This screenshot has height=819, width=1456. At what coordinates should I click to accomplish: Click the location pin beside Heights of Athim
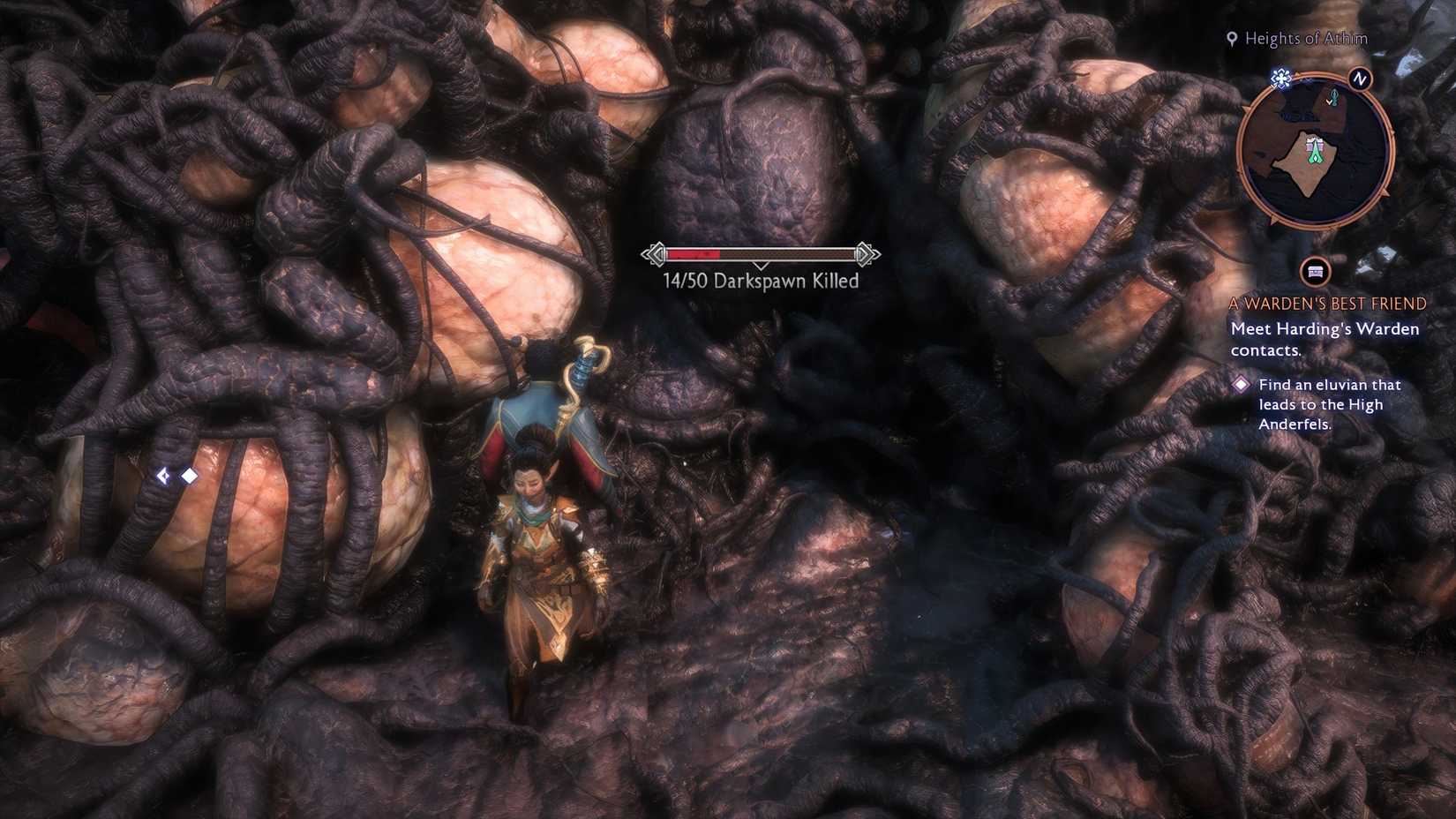coord(1231,39)
